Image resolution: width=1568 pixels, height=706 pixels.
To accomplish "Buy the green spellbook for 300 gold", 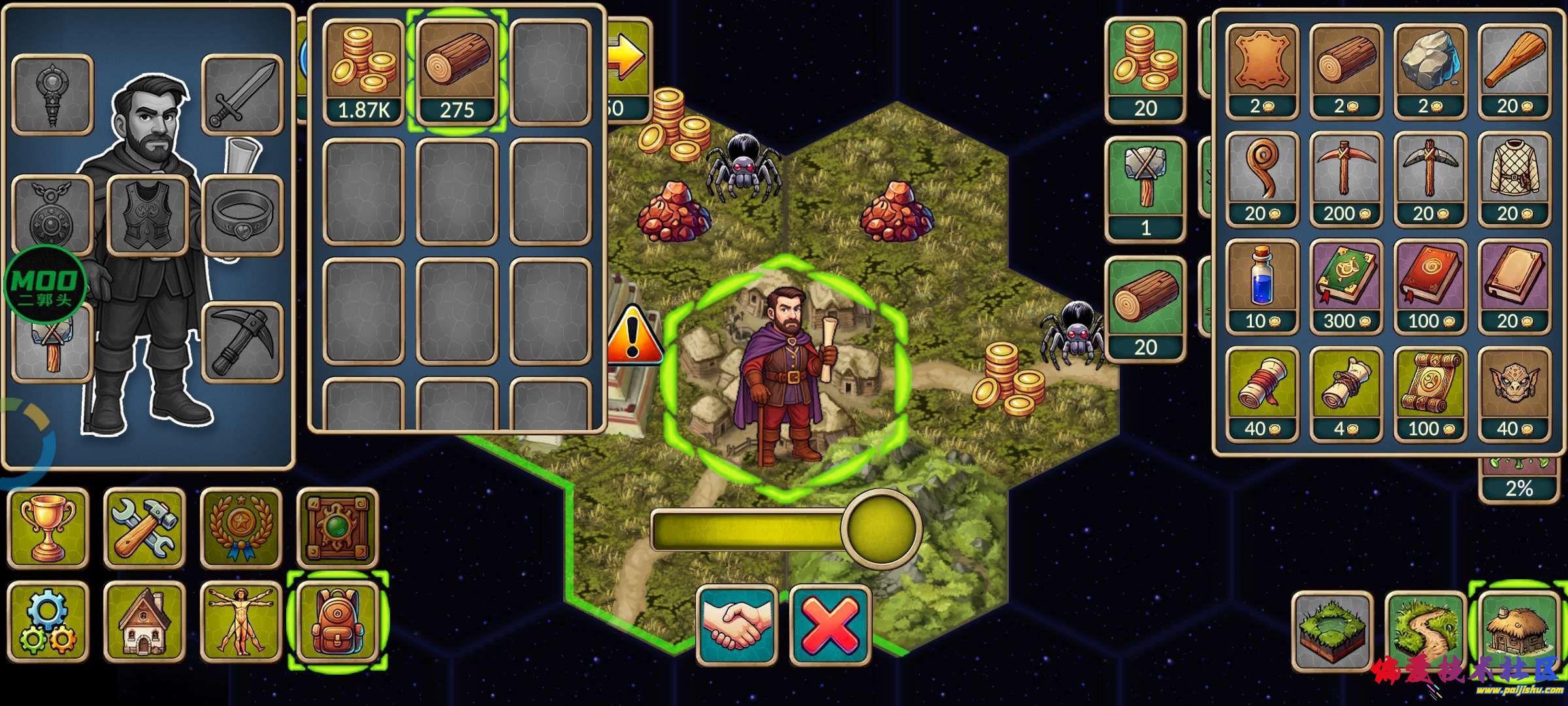I will tap(1346, 286).
